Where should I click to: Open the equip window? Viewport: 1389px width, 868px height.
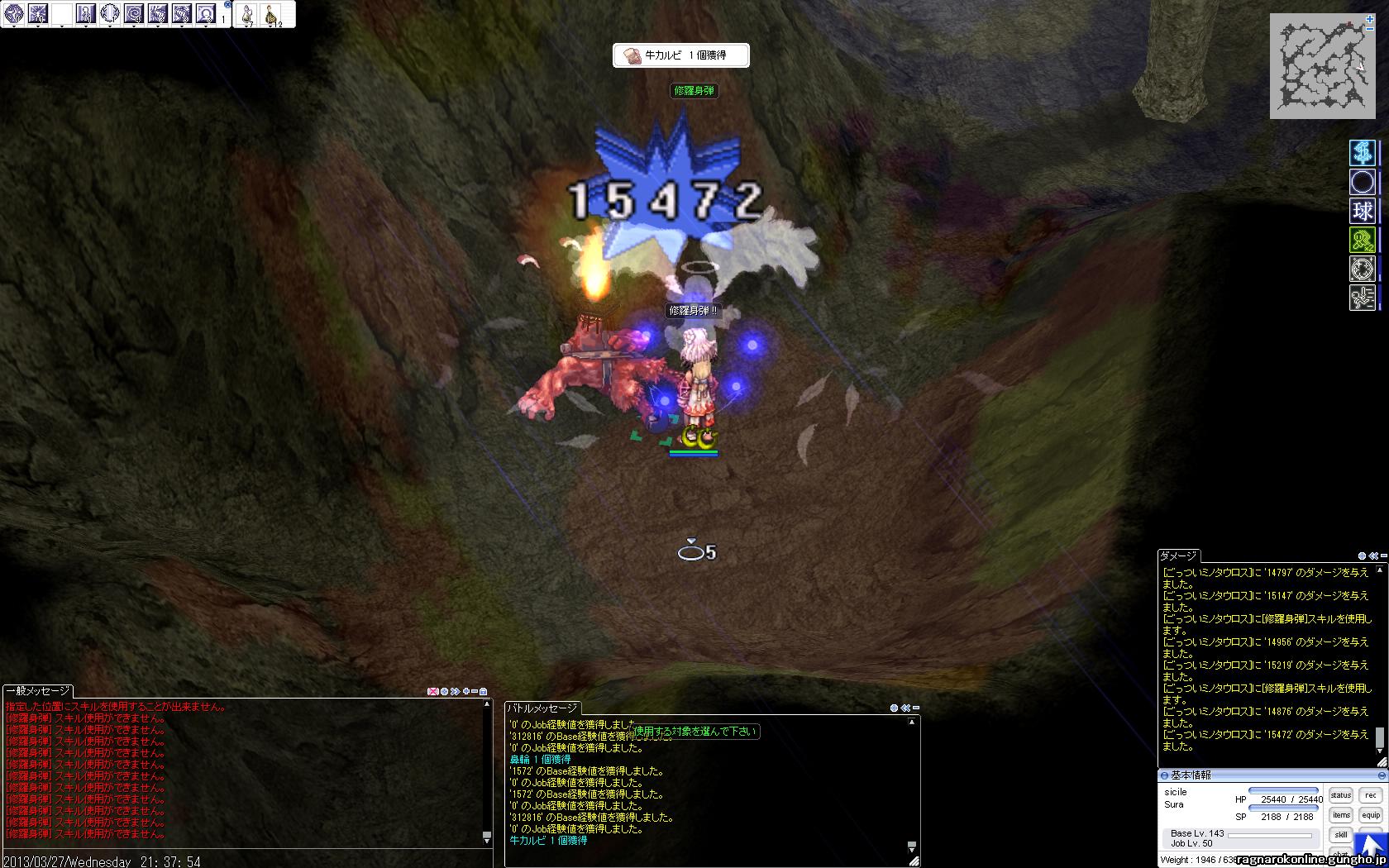coord(1371,815)
